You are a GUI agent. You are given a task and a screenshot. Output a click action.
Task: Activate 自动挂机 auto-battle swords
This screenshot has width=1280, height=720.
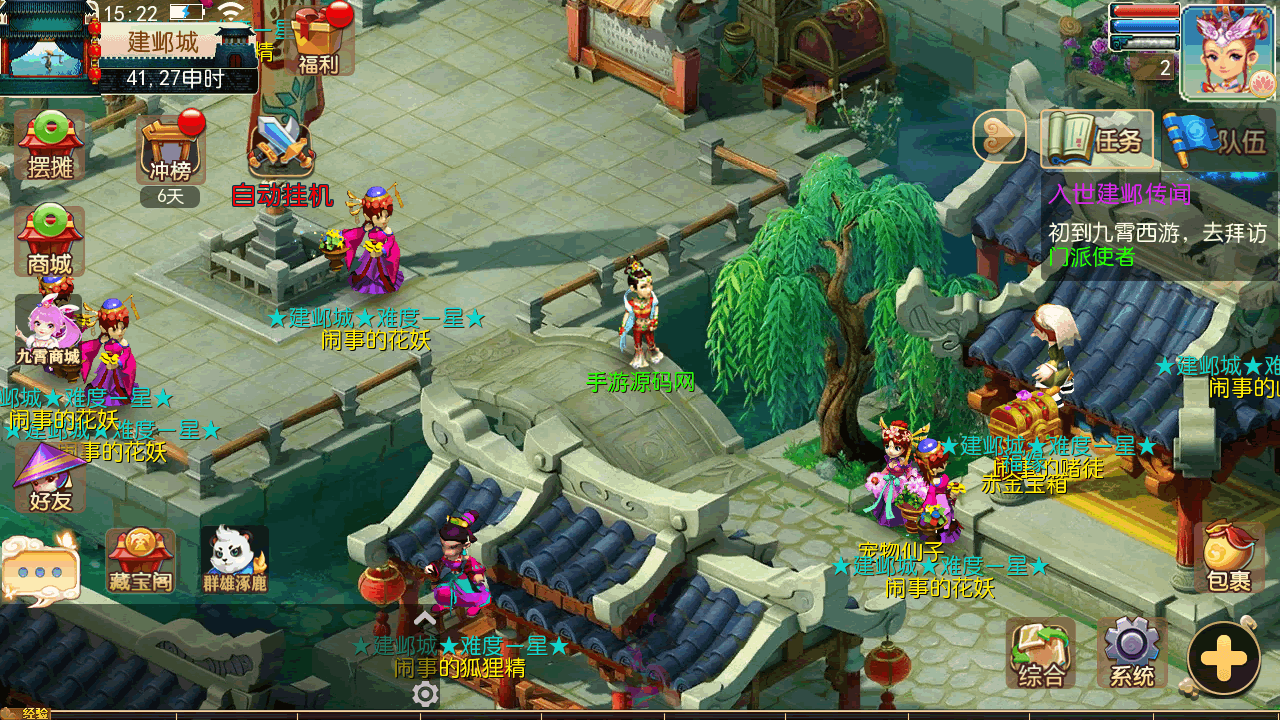(282, 150)
